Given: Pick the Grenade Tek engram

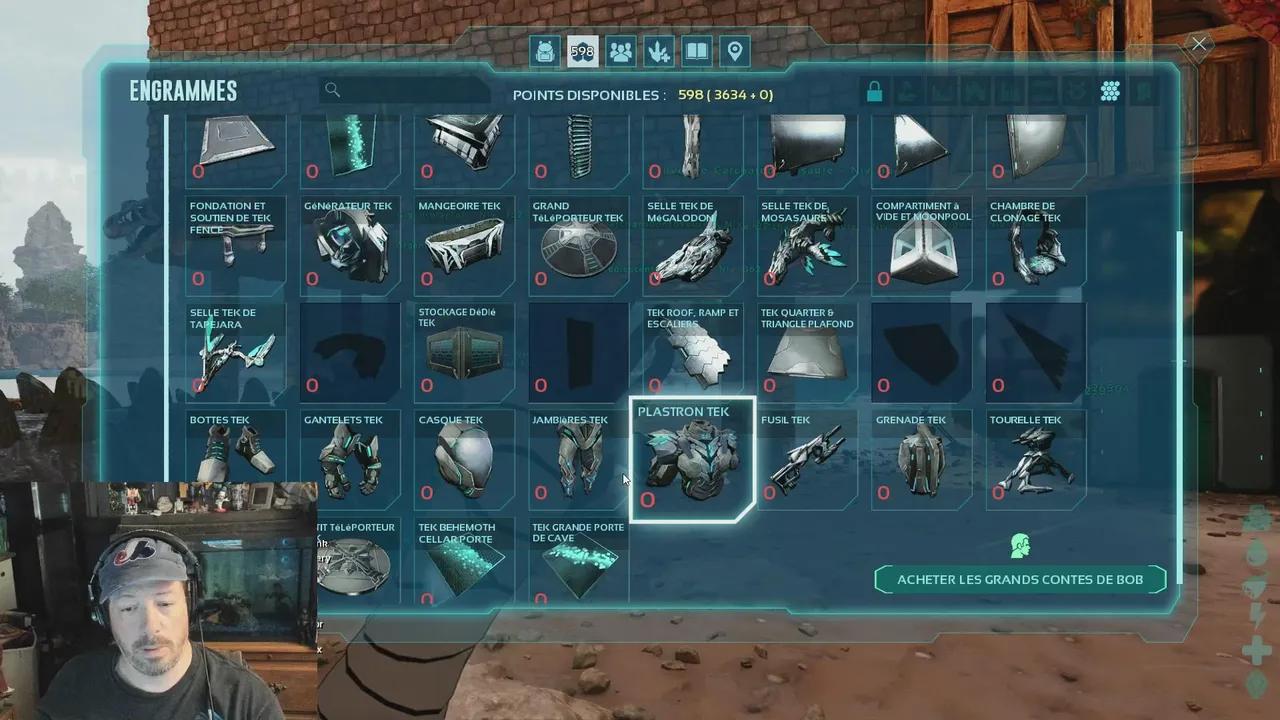Looking at the screenshot, I should pos(921,458).
